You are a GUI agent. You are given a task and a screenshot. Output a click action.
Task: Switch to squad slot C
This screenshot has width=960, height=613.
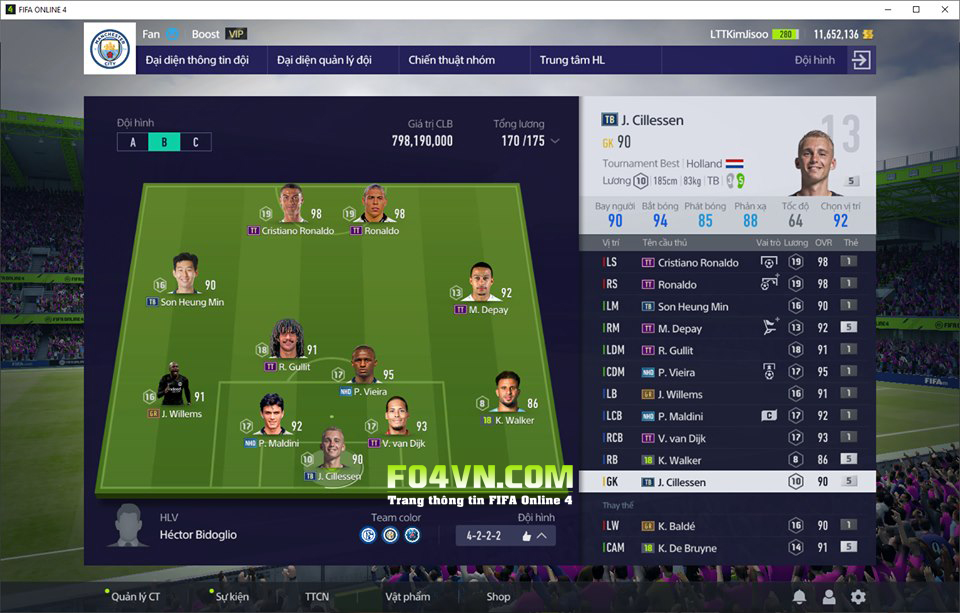tap(195, 142)
